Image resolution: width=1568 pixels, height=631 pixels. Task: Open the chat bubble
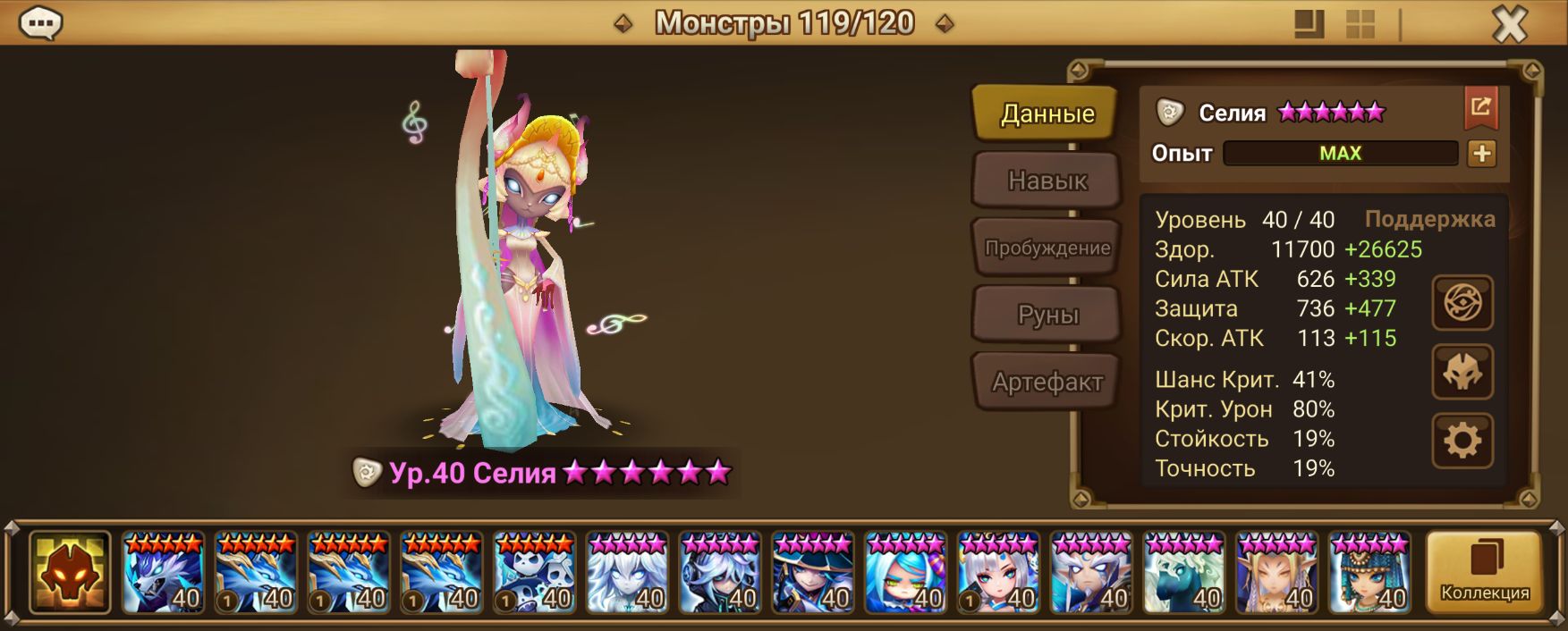tap(40, 23)
